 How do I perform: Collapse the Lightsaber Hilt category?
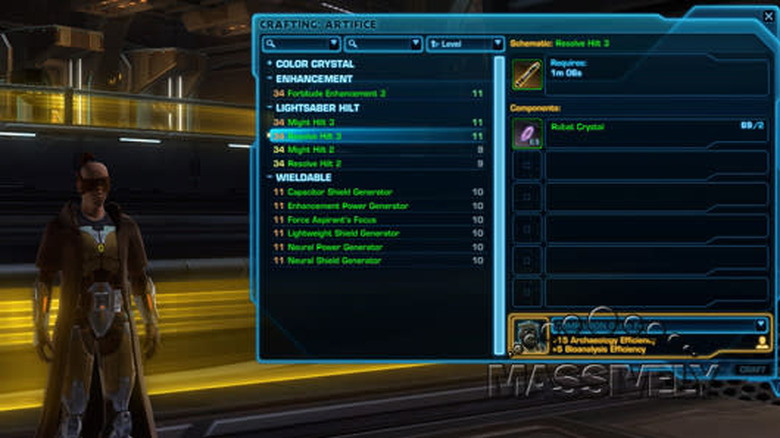point(269,107)
